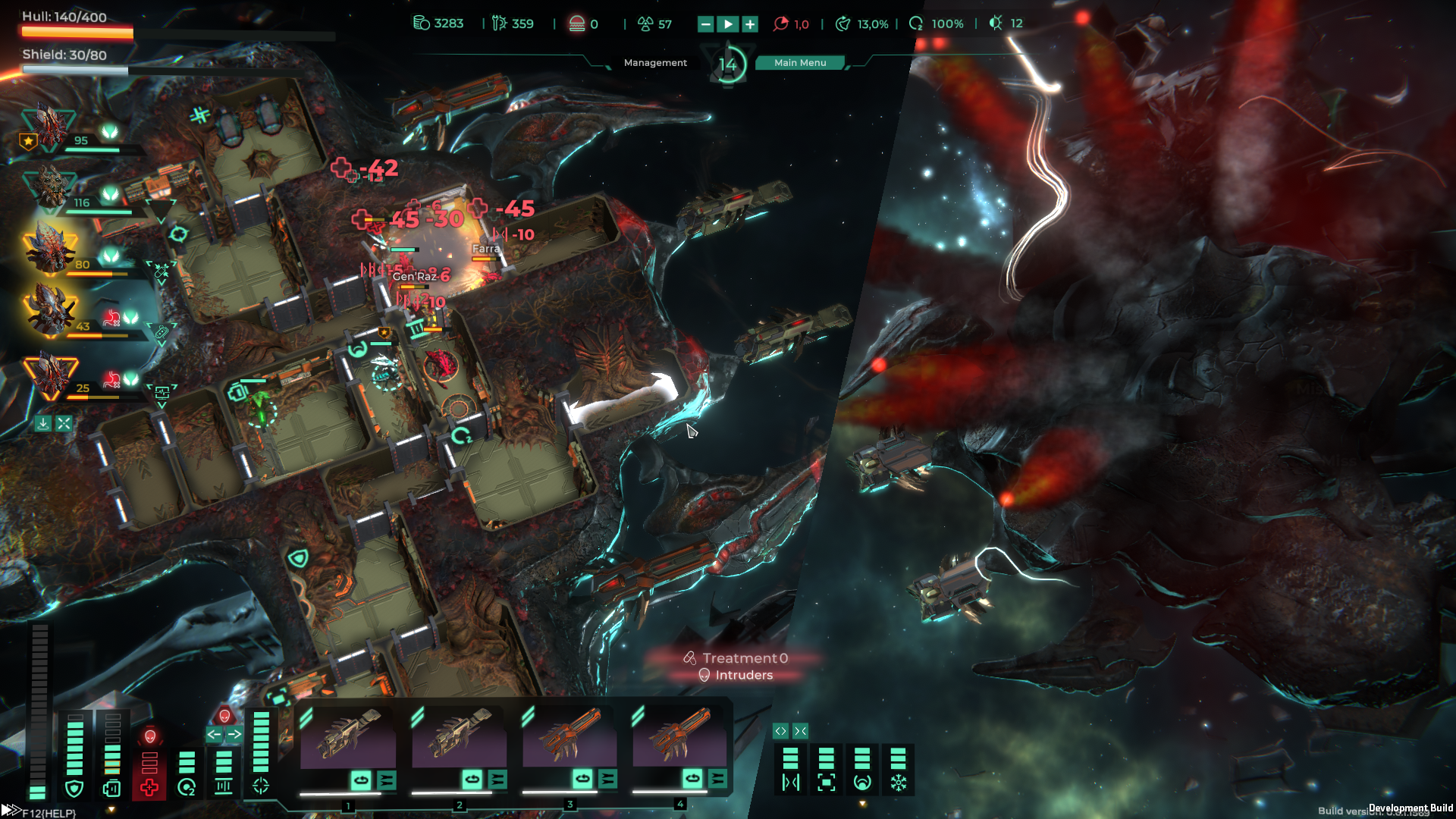Select the red medical cross system
Screen dimensions: 1456x819
coord(149,788)
